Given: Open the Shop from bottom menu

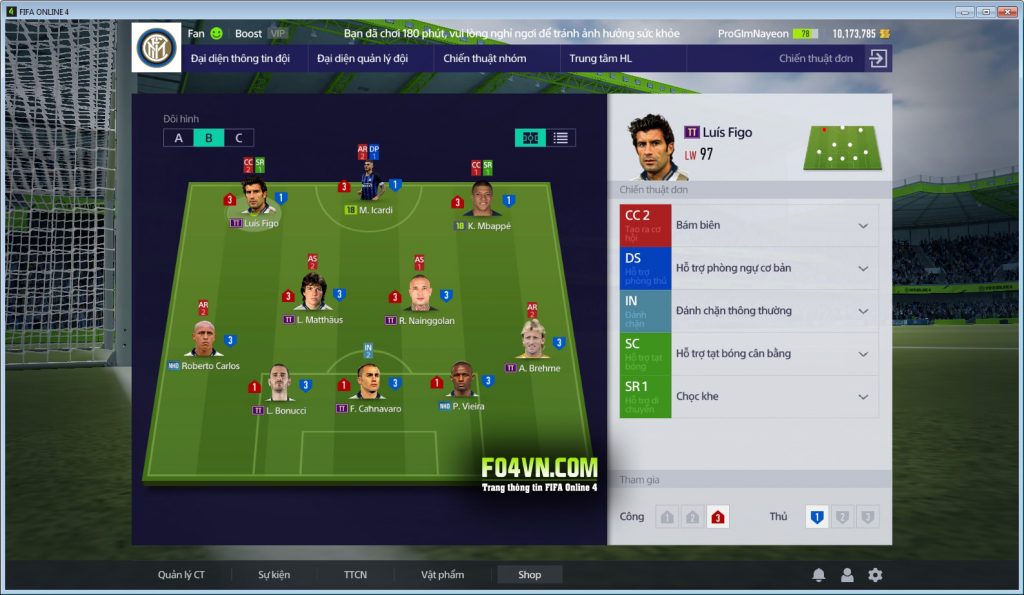Looking at the screenshot, I should click(529, 575).
